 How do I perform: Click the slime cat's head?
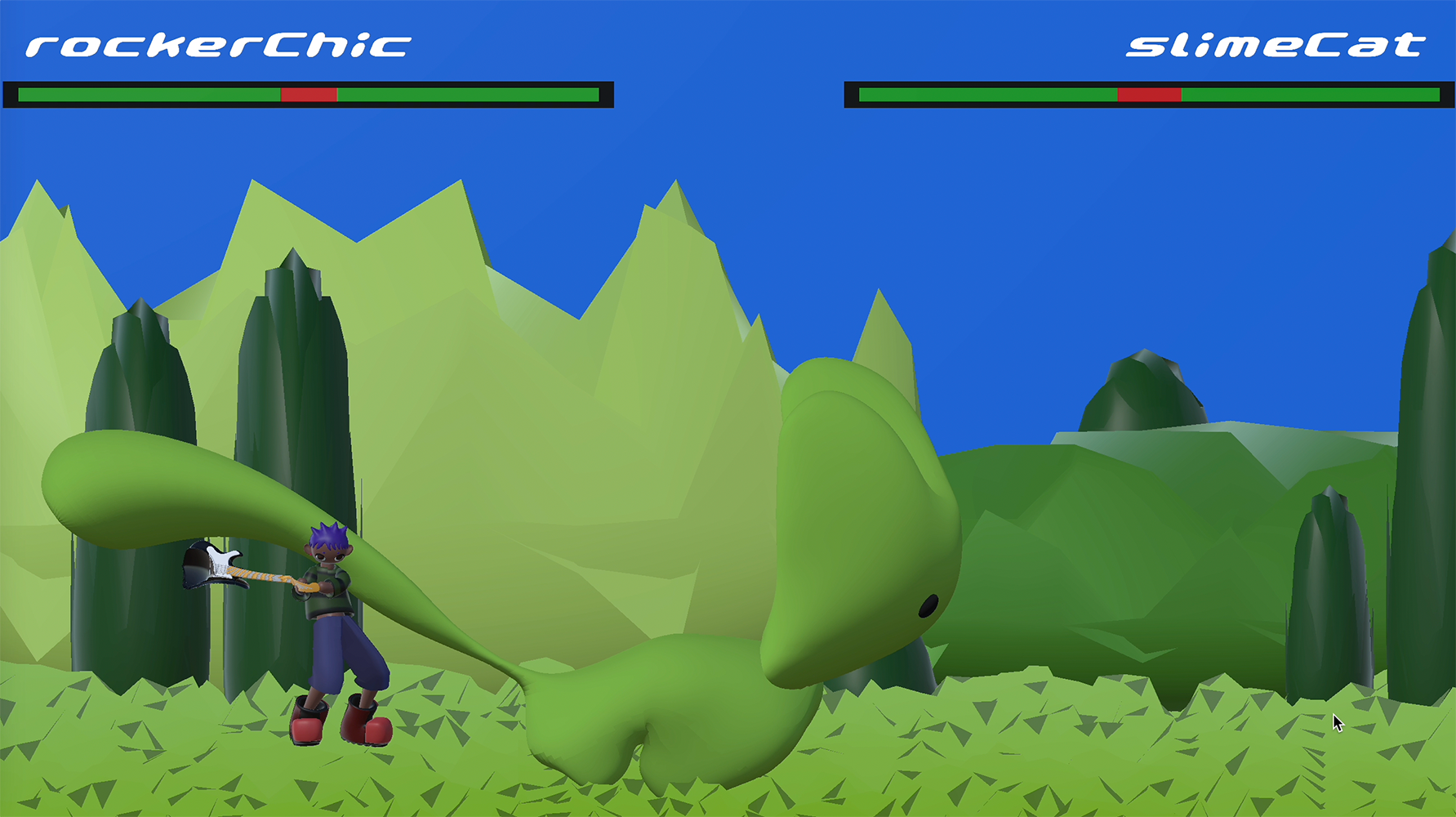click(x=857, y=507)
